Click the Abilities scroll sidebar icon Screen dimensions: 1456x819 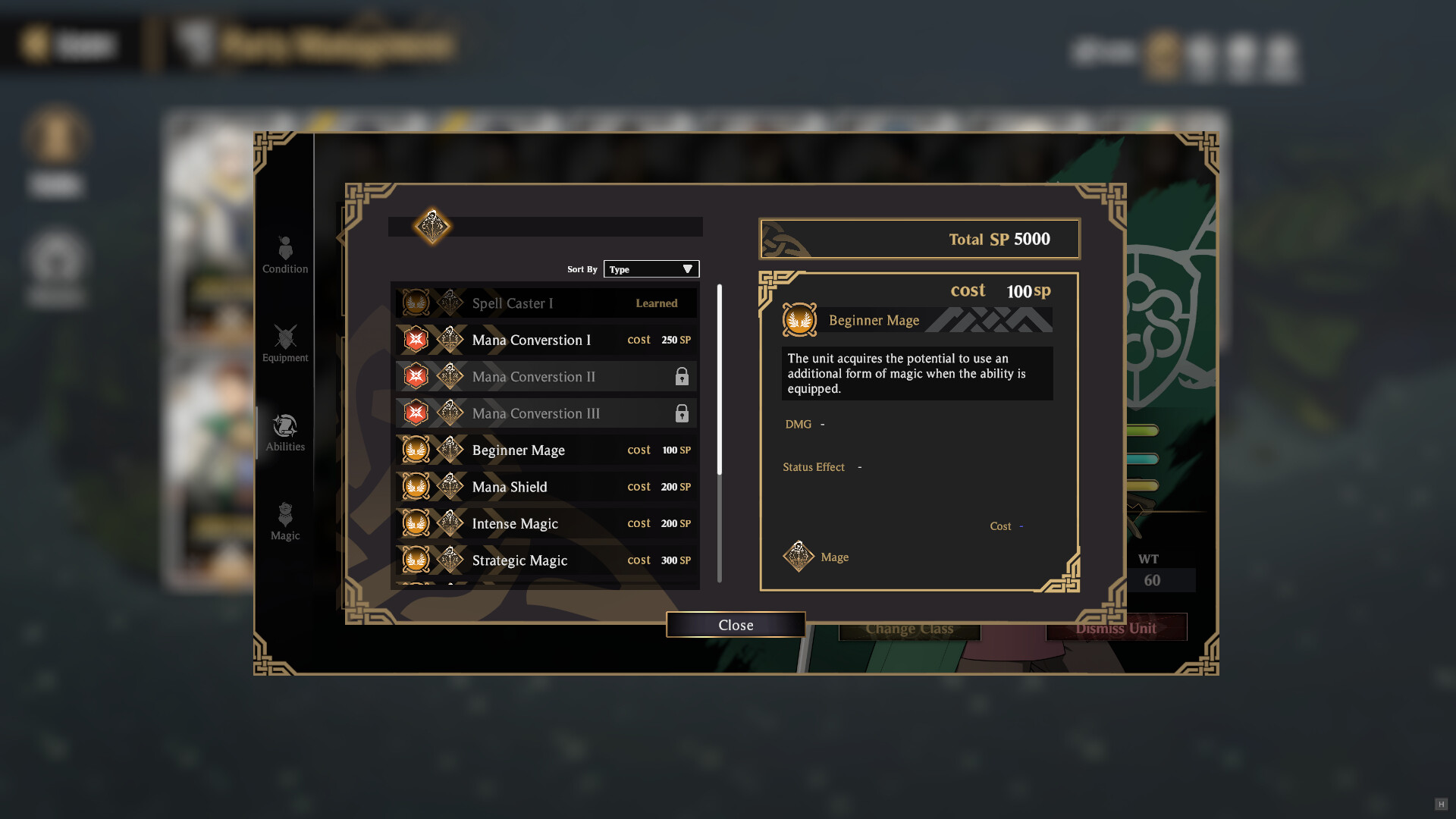pos(285,425)
